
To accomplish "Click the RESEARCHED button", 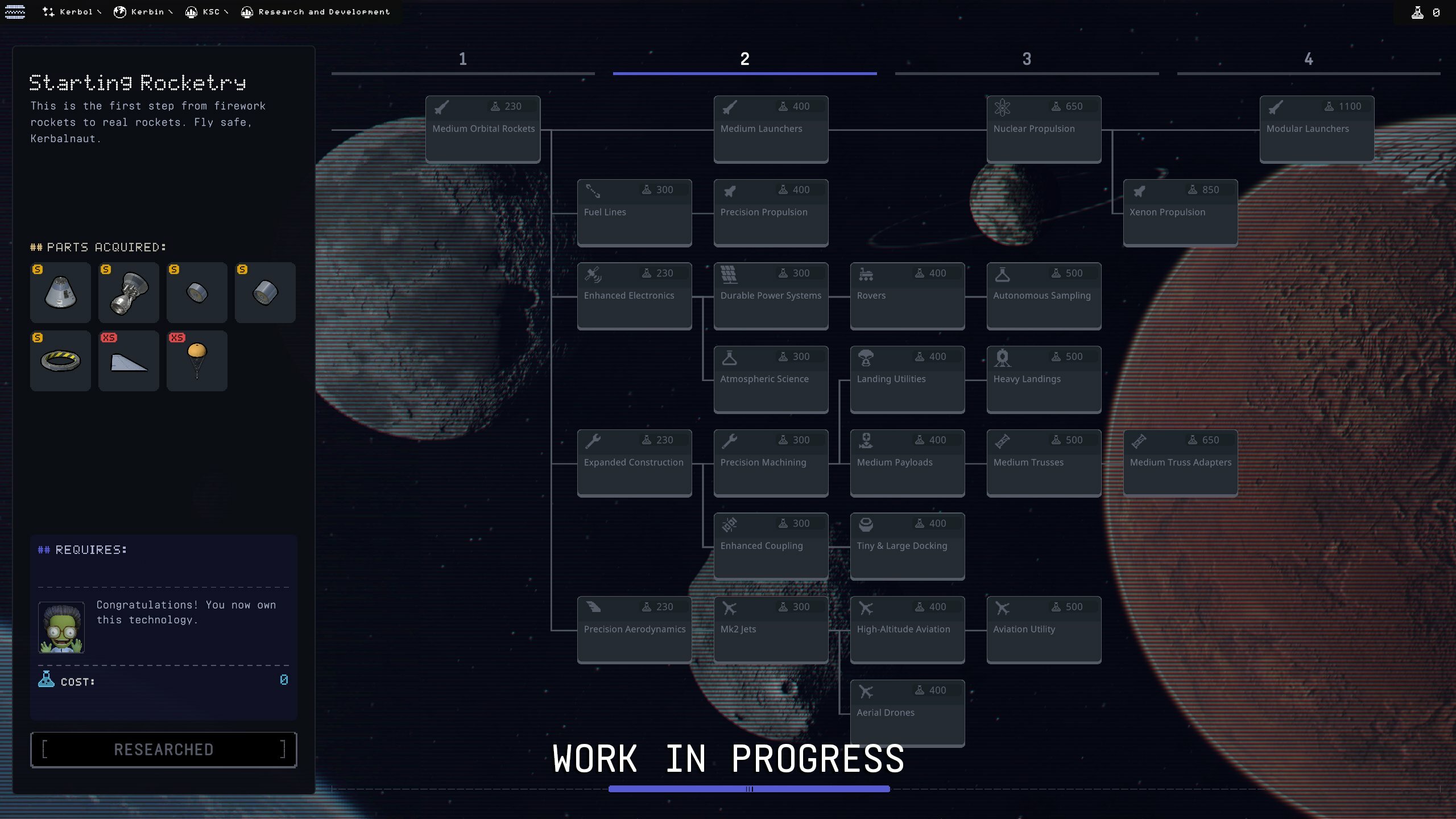I will click(x=164, y=750).
